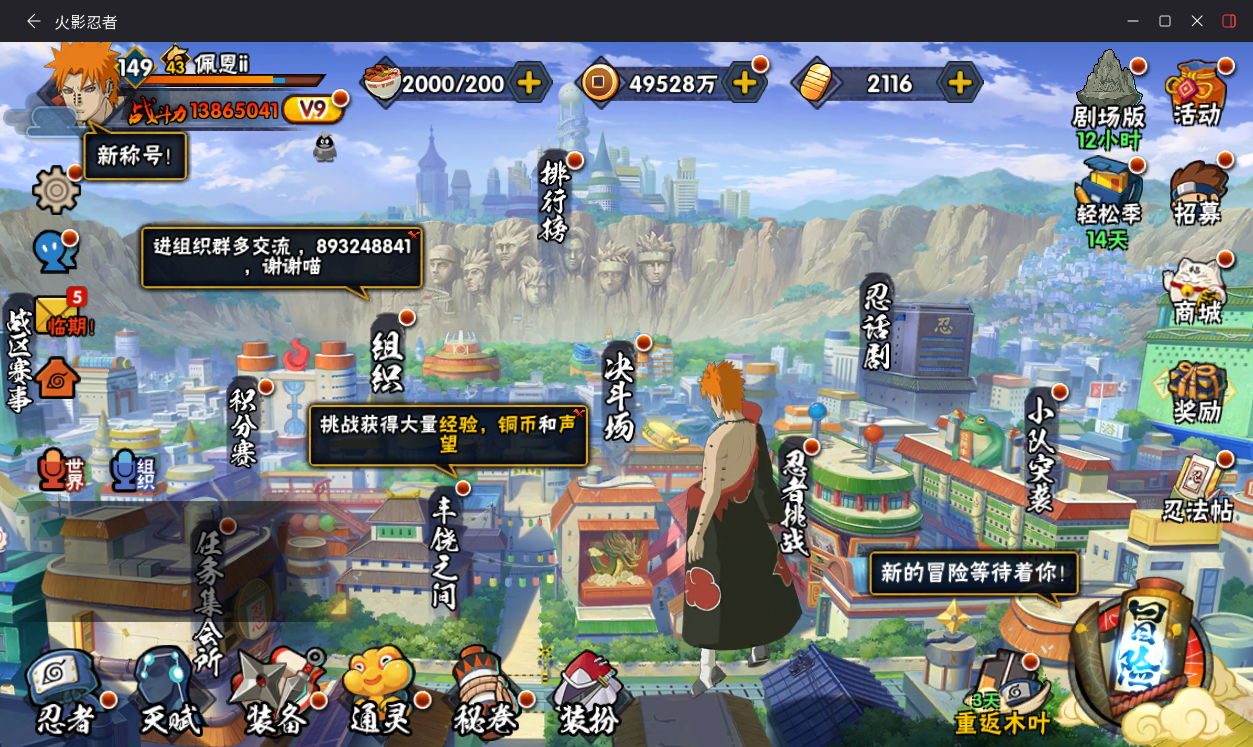The image size is (1253, 747).
Task: Add copper coins with the plus button
Action: click(x=744, y=83)
